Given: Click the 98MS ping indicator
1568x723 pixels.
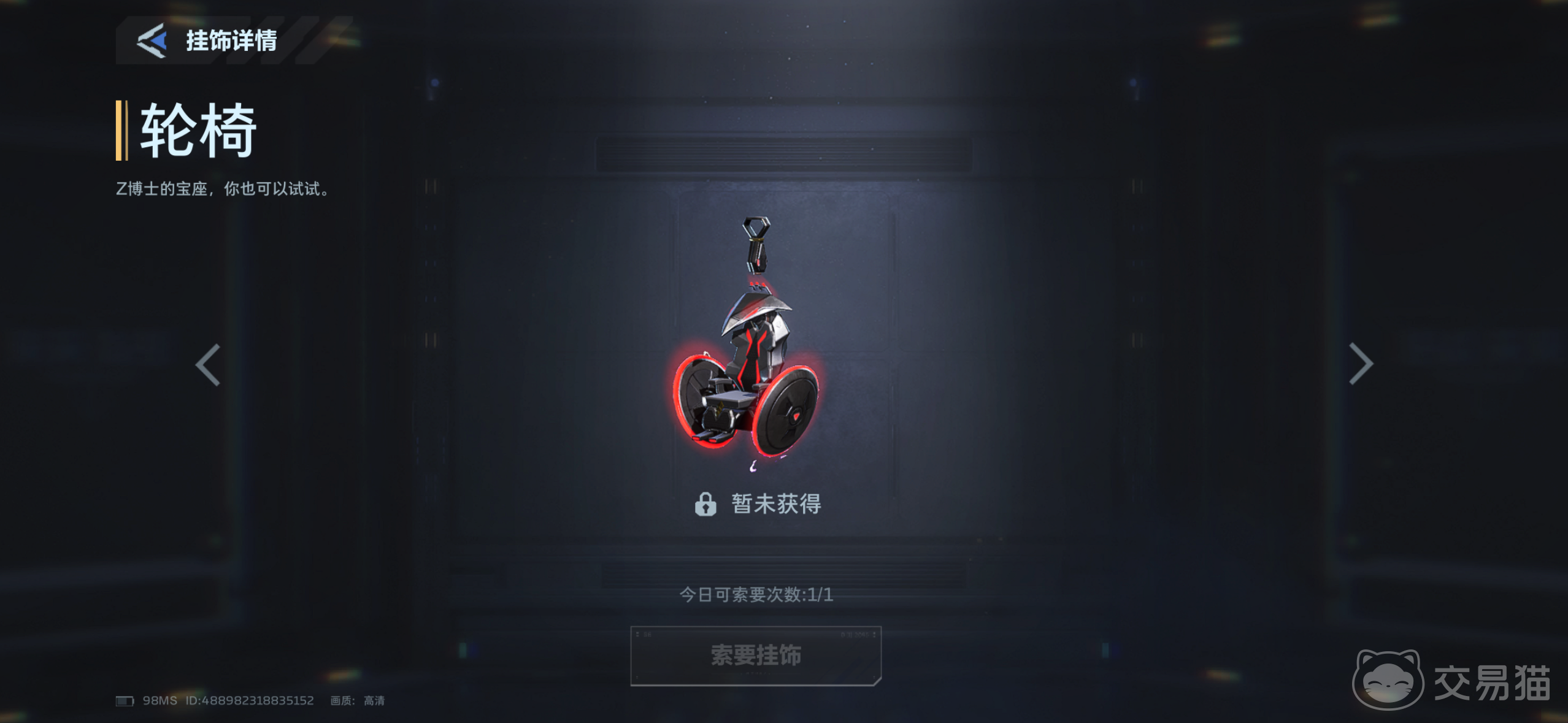Looking at the screenshot, I should tap(159, 700).
